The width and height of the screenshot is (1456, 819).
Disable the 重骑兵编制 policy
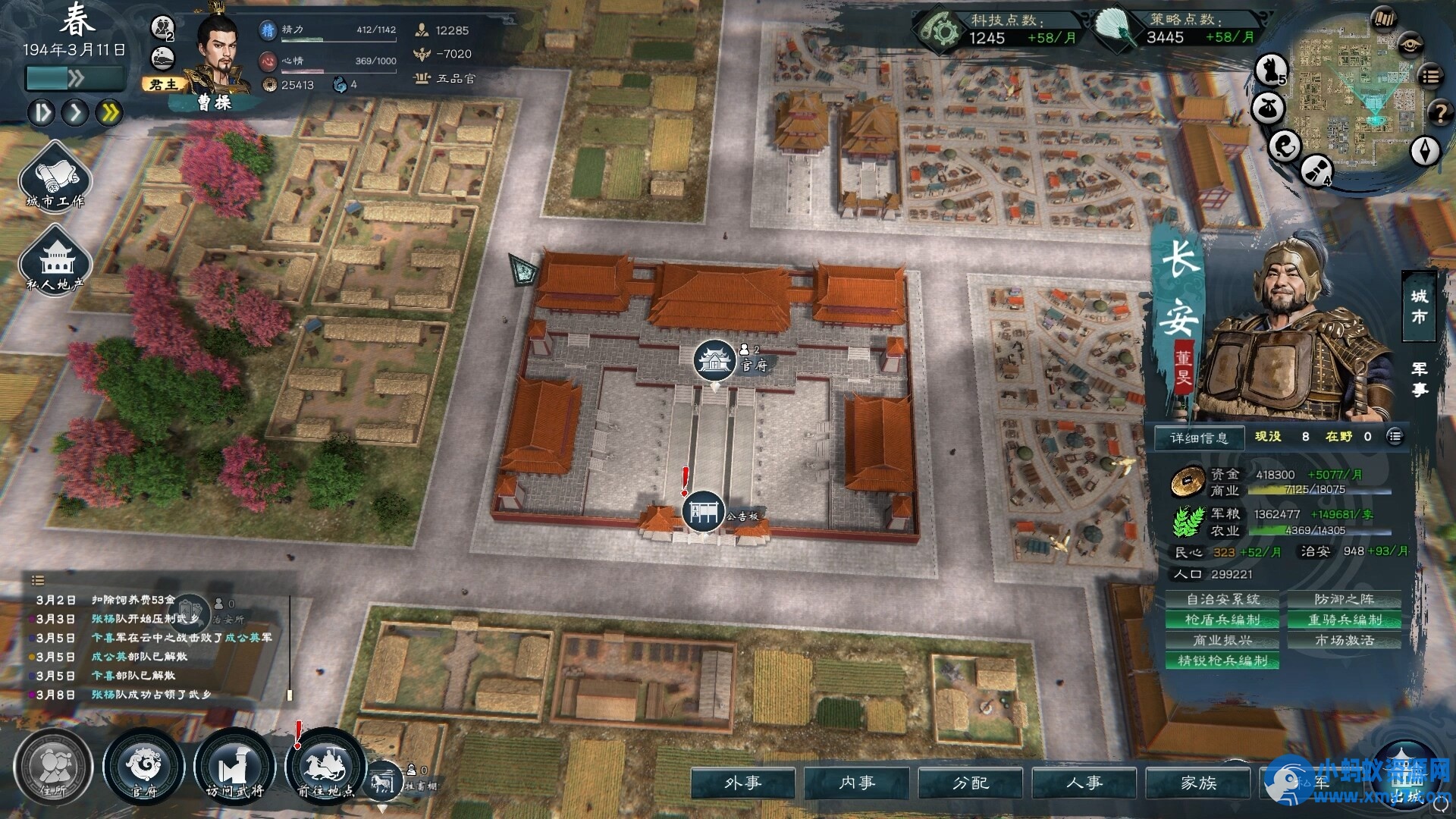click(1346, 620)
